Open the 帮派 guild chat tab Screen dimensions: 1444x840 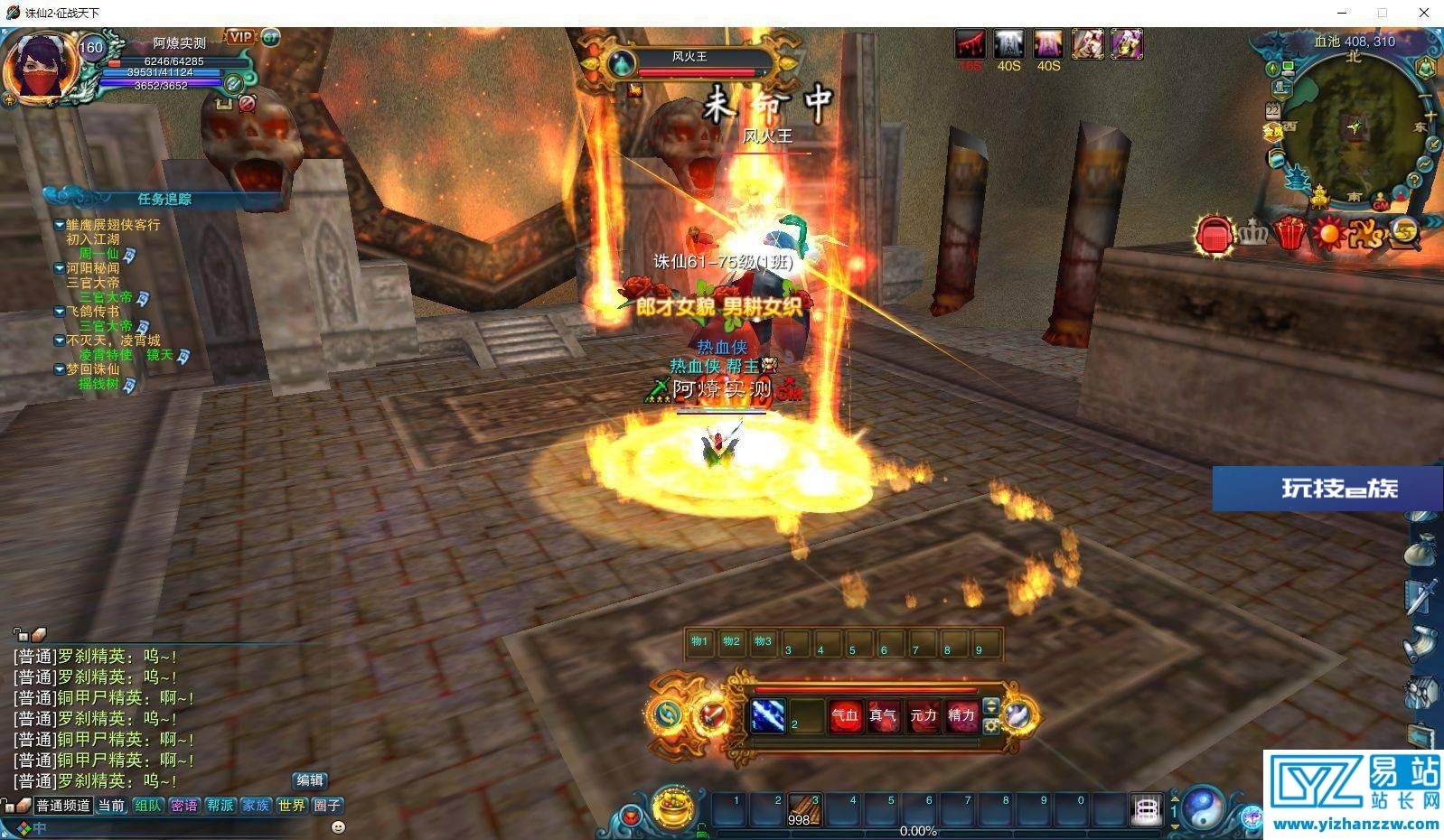pyautogui.click(x=220, y=805)
